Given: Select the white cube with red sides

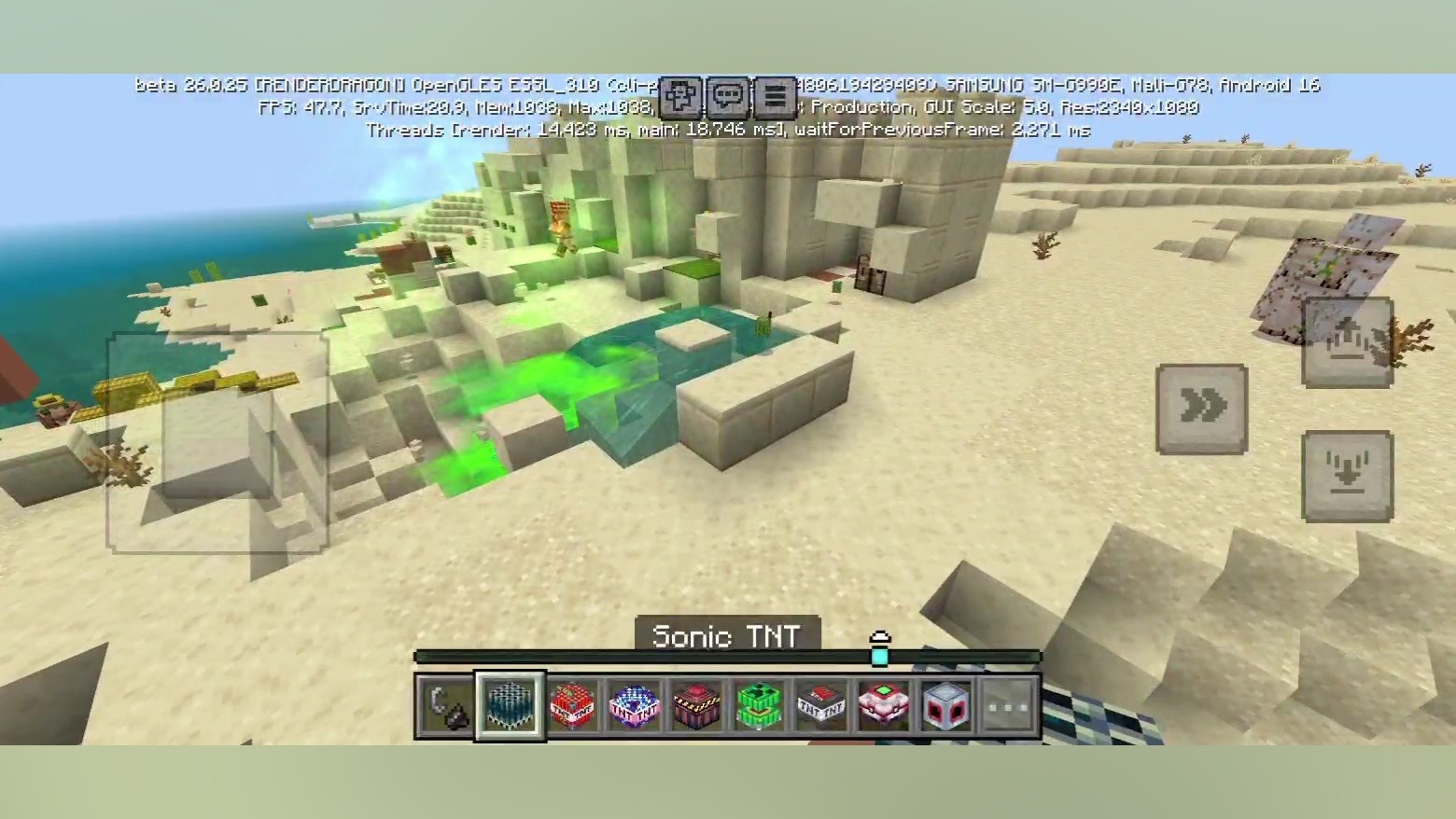Looking at the screenshot, I should click(946, 706).
